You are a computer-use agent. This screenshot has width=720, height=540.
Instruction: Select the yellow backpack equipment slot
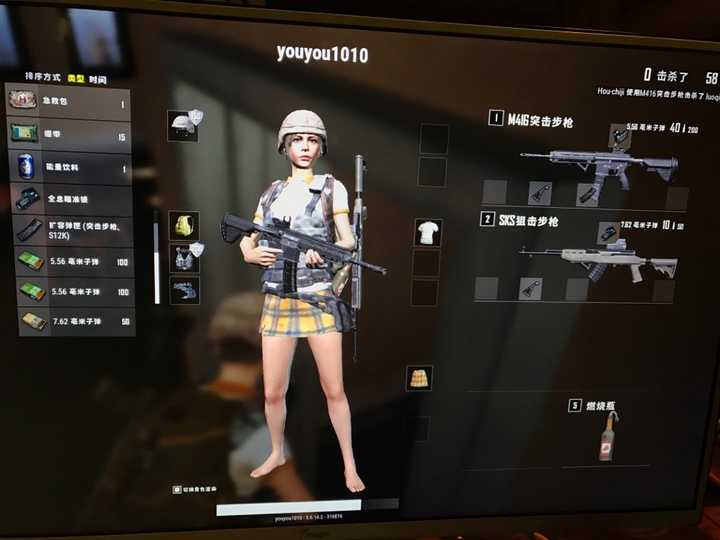[183, 226]
